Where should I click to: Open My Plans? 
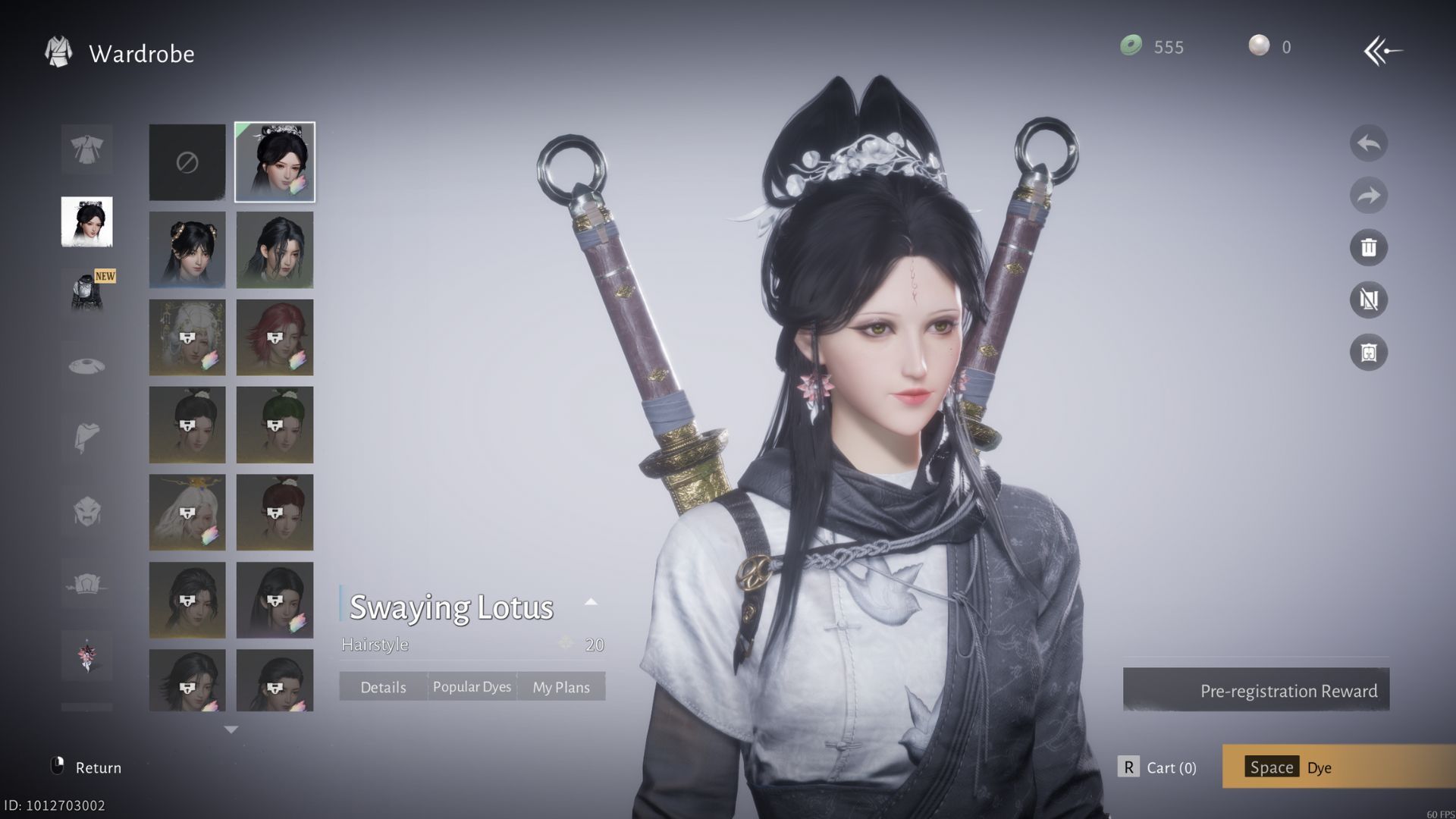point(561,687)
